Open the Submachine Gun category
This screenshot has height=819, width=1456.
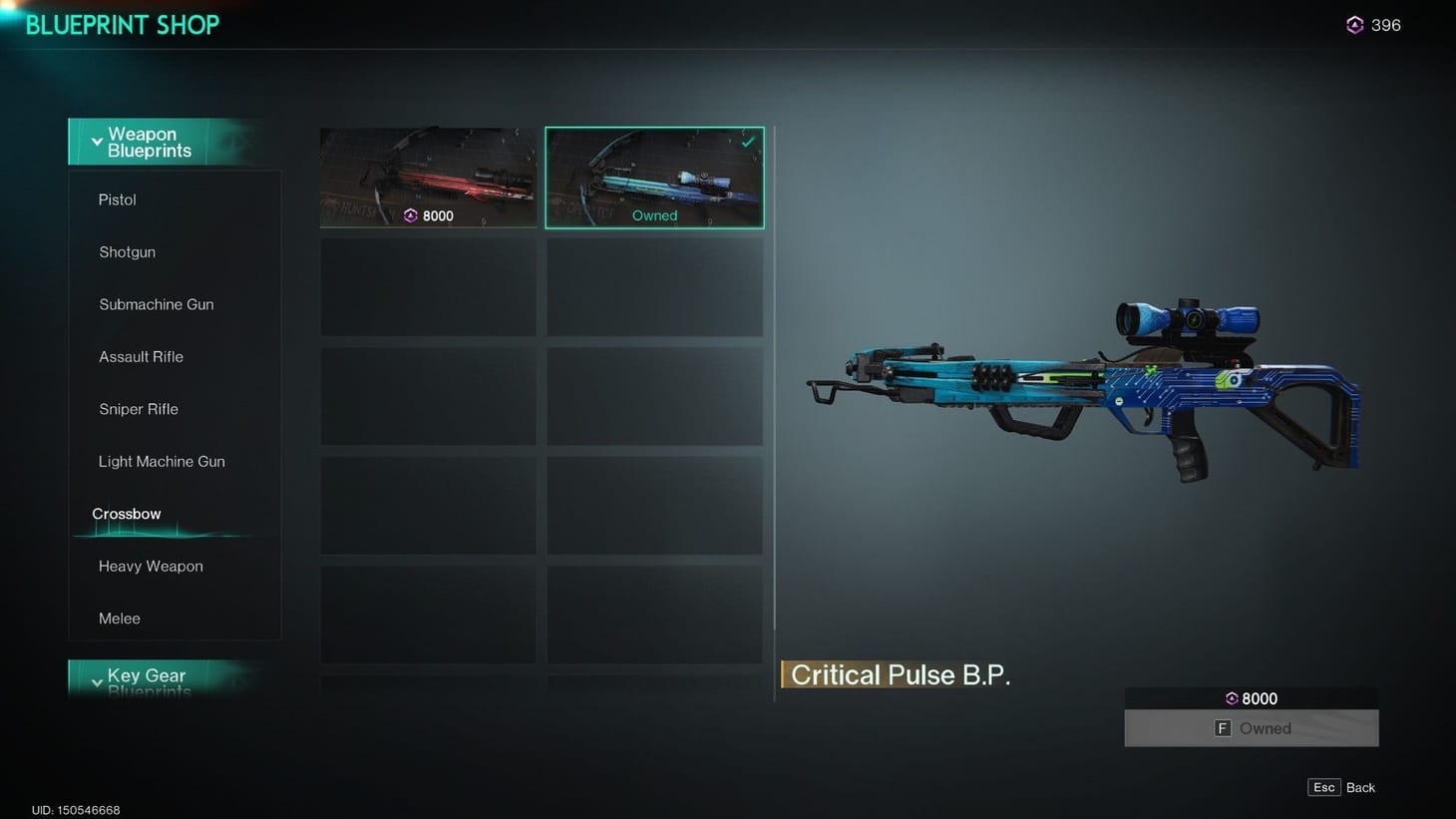156,304
